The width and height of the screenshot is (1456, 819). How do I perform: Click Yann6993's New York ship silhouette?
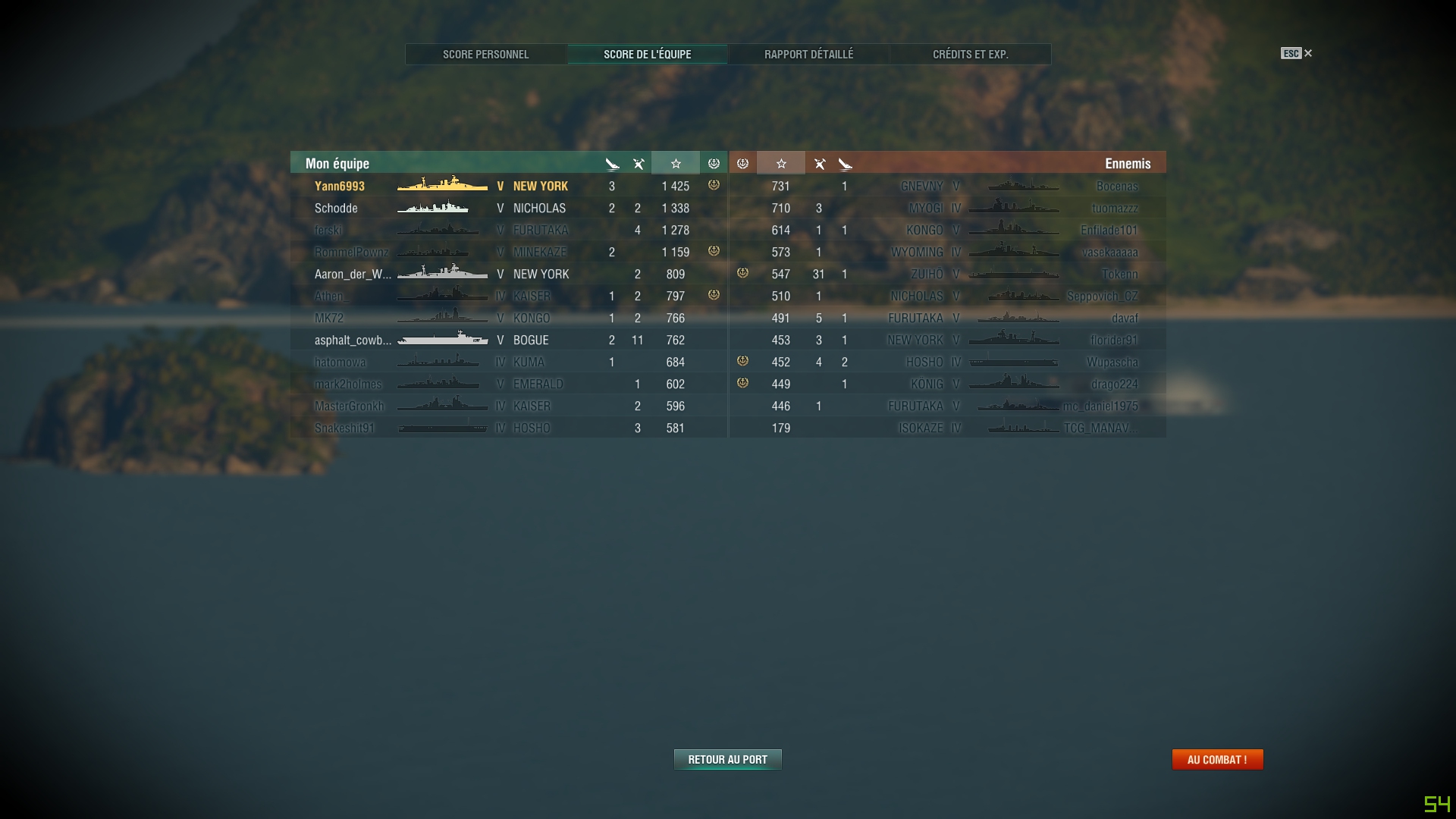click(443, 185)
